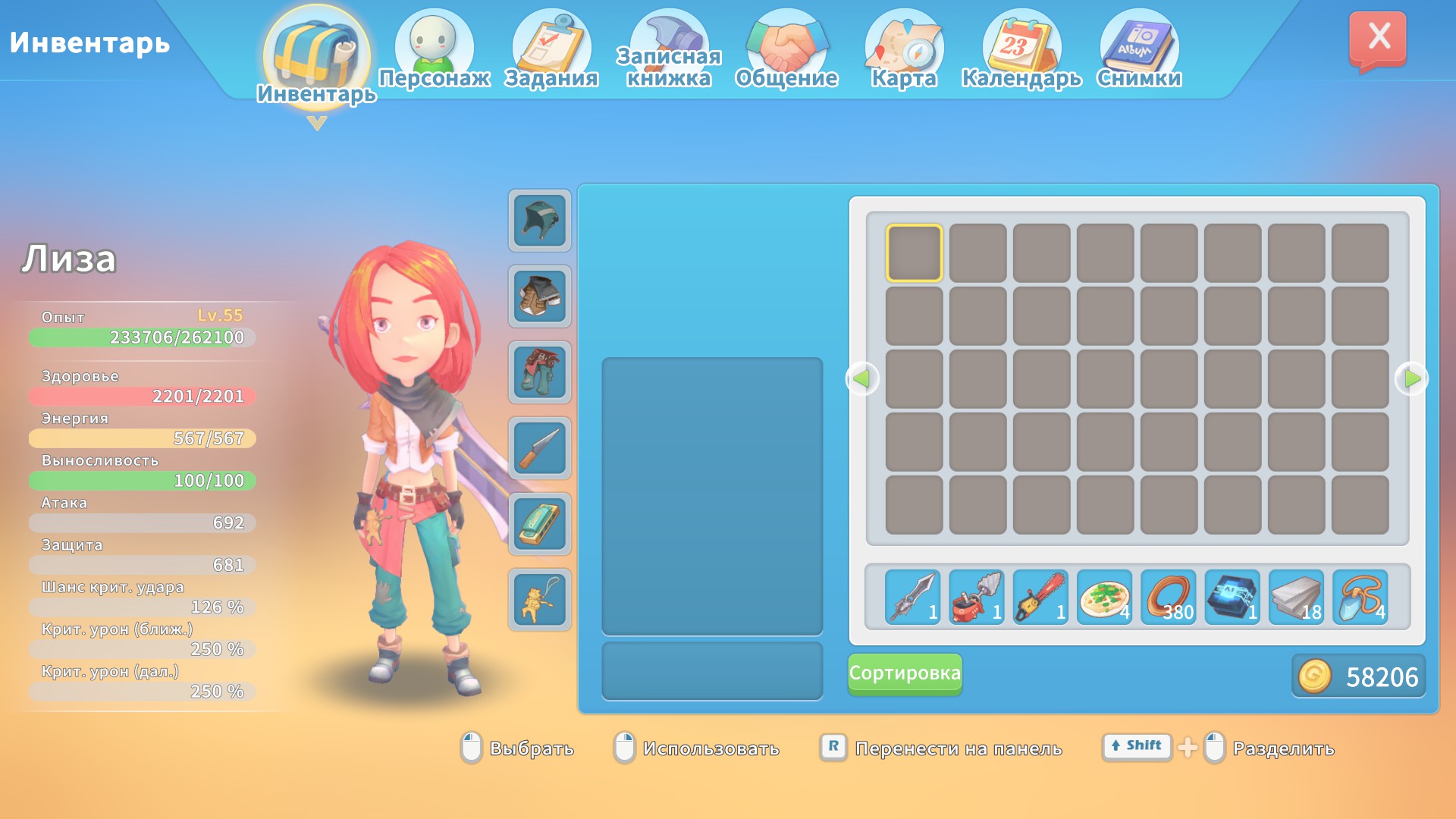
Task: Select the equipped harmonica slot
Action: pyautogui.click(x=538, y=525)
